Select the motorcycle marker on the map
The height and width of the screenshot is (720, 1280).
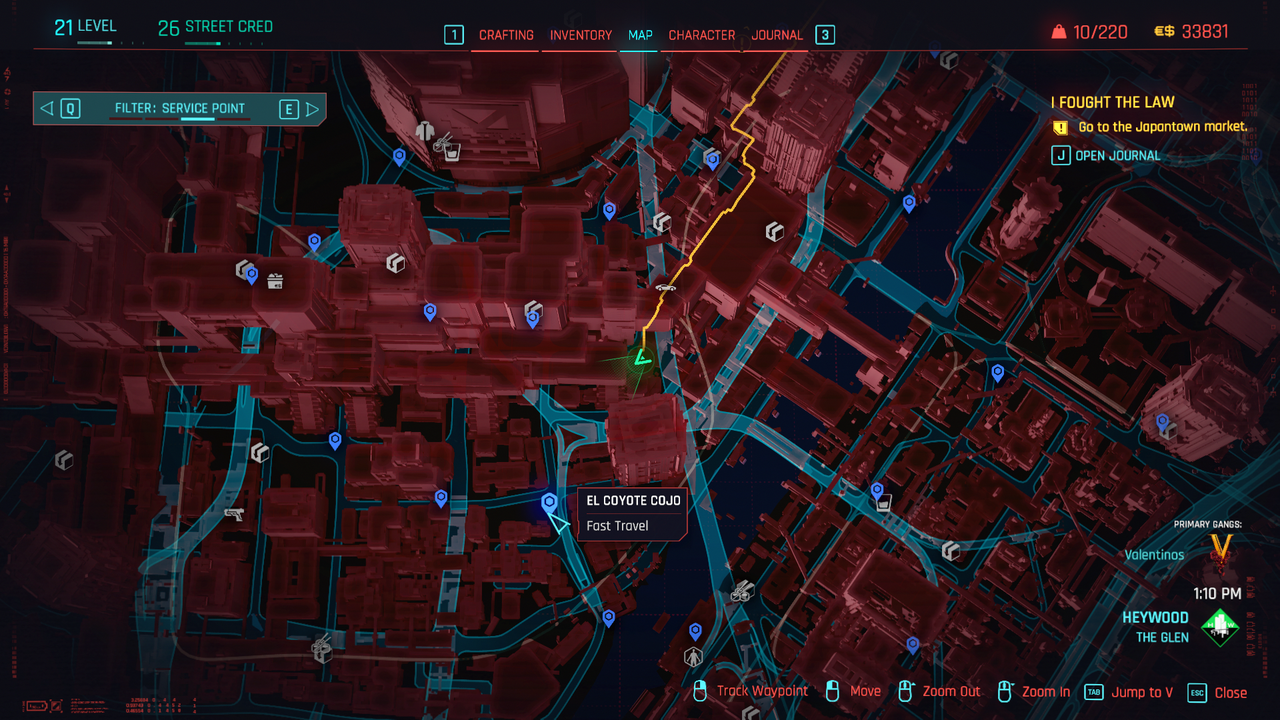click(x=740, y=592)
